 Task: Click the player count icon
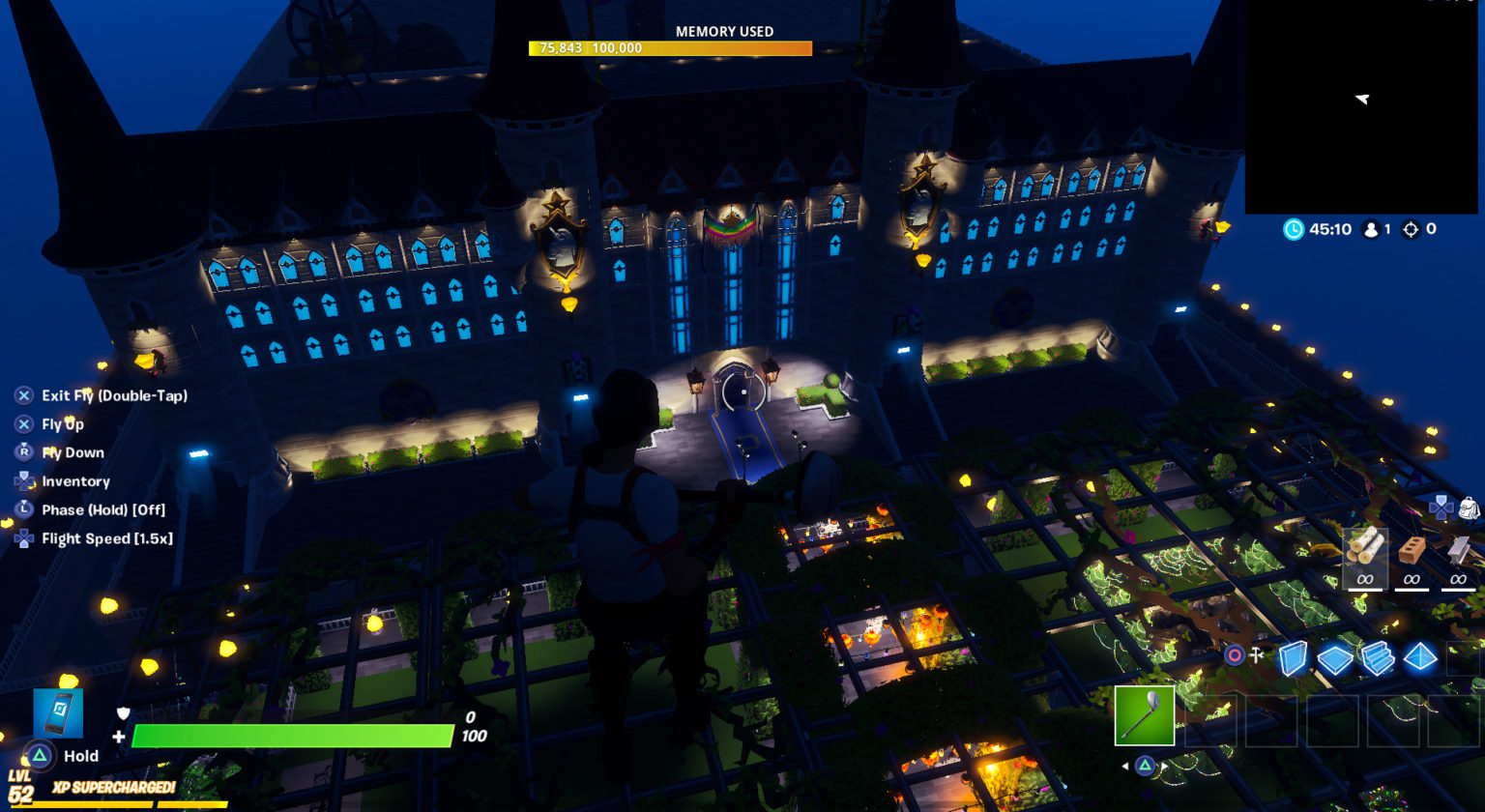(1372, 230)
